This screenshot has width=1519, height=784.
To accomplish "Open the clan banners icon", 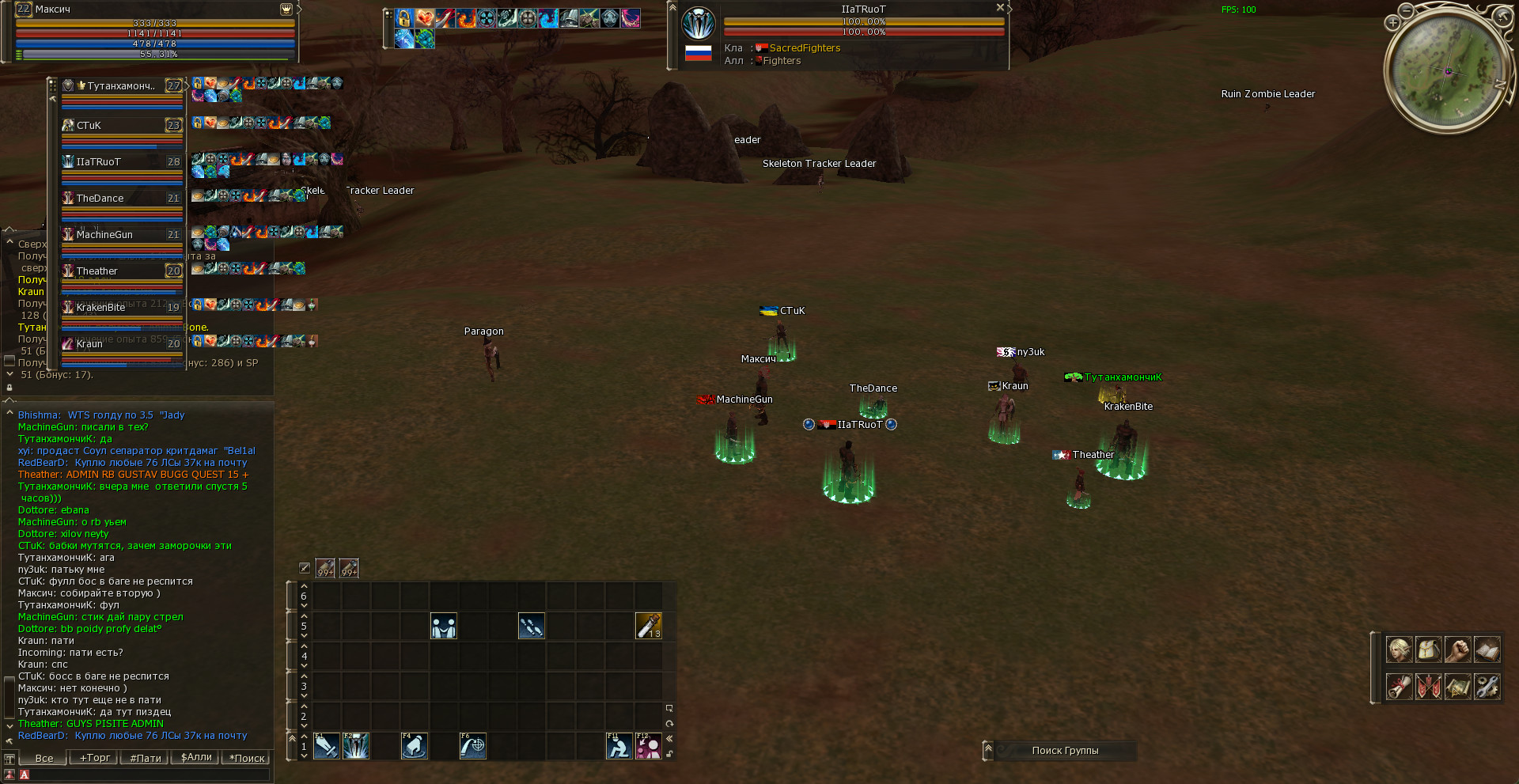I will click(x=1428, y=686).
